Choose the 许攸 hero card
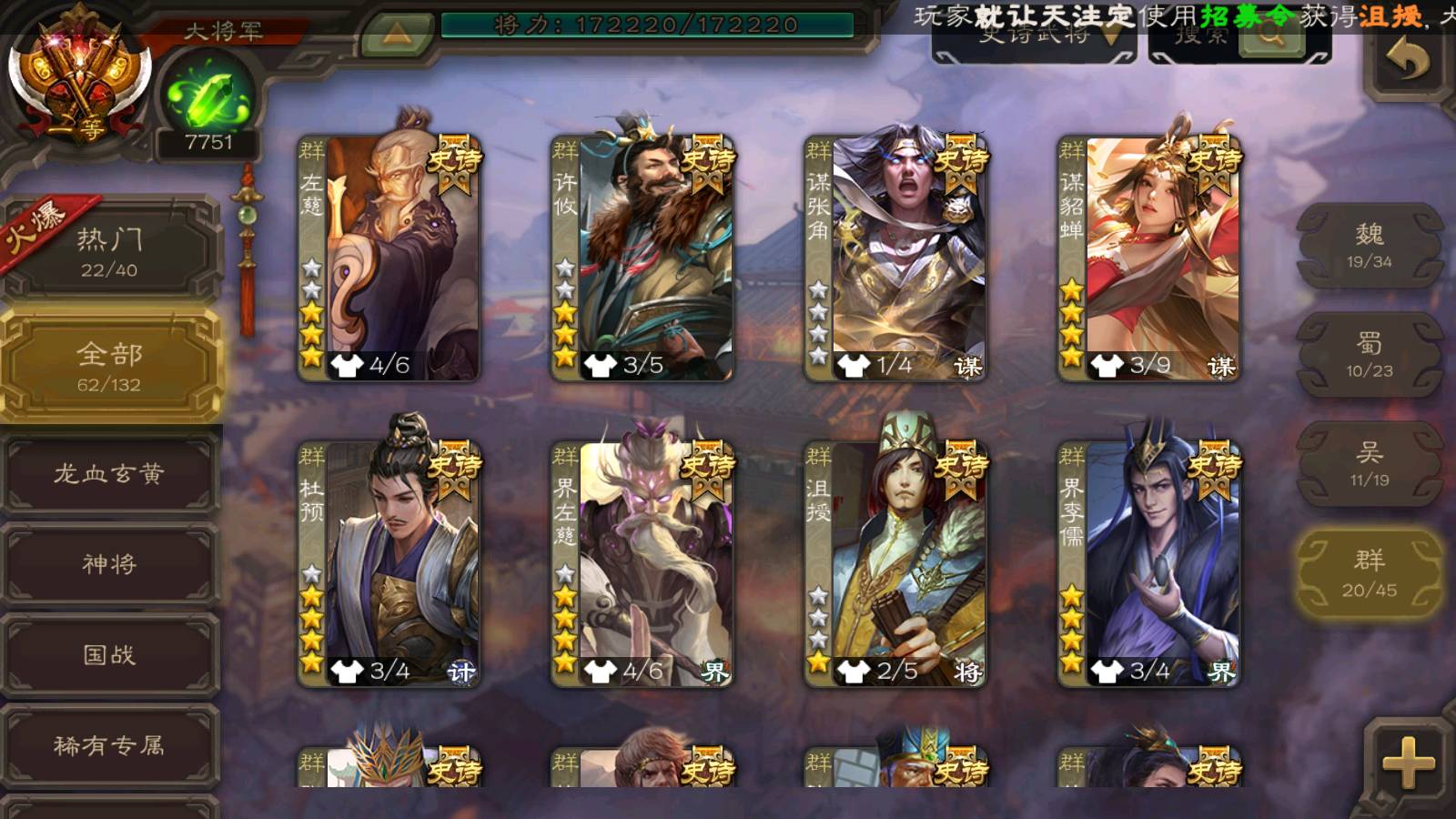 click(642, 258)
